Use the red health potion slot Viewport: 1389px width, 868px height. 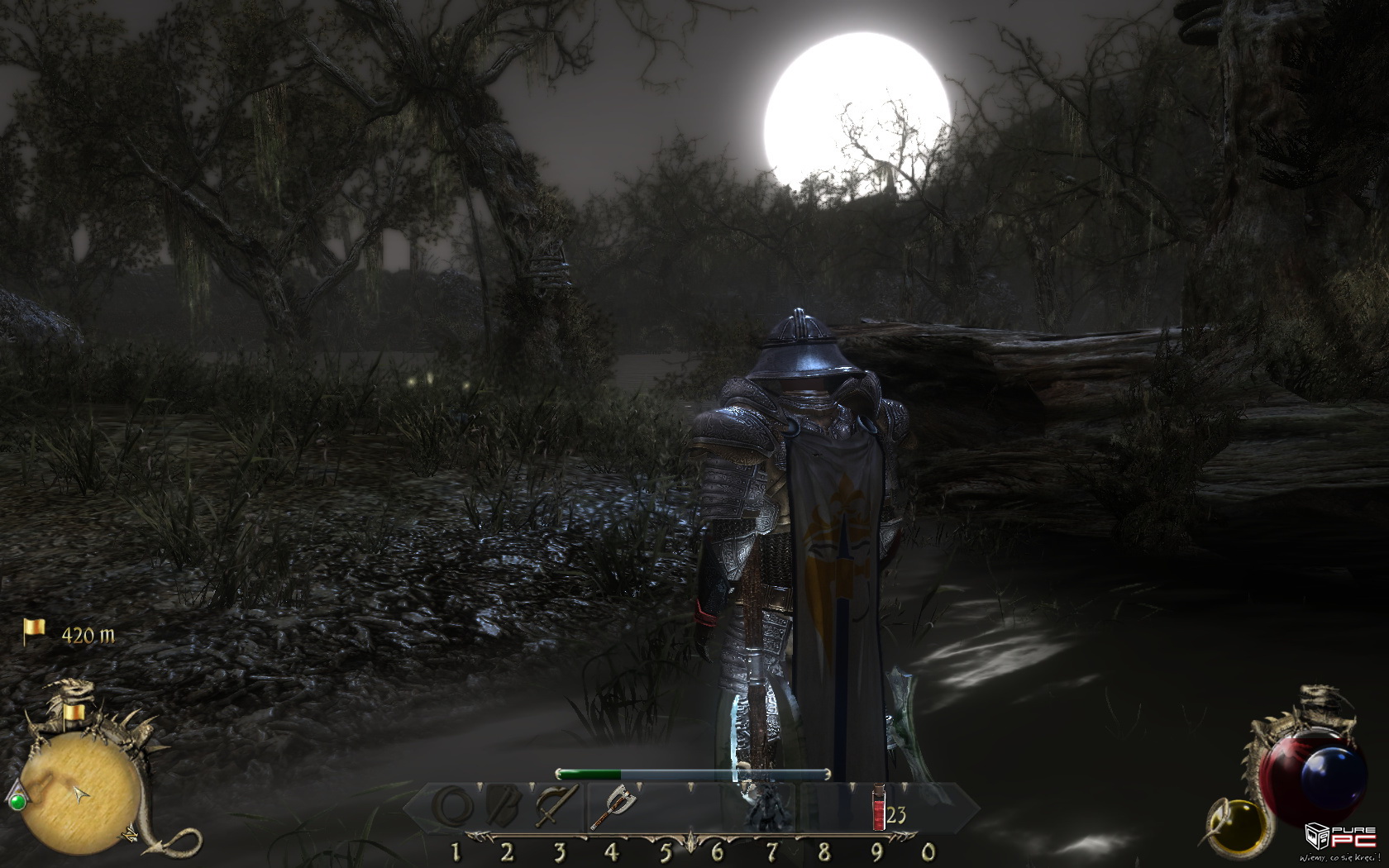click(x=879, y=808)
